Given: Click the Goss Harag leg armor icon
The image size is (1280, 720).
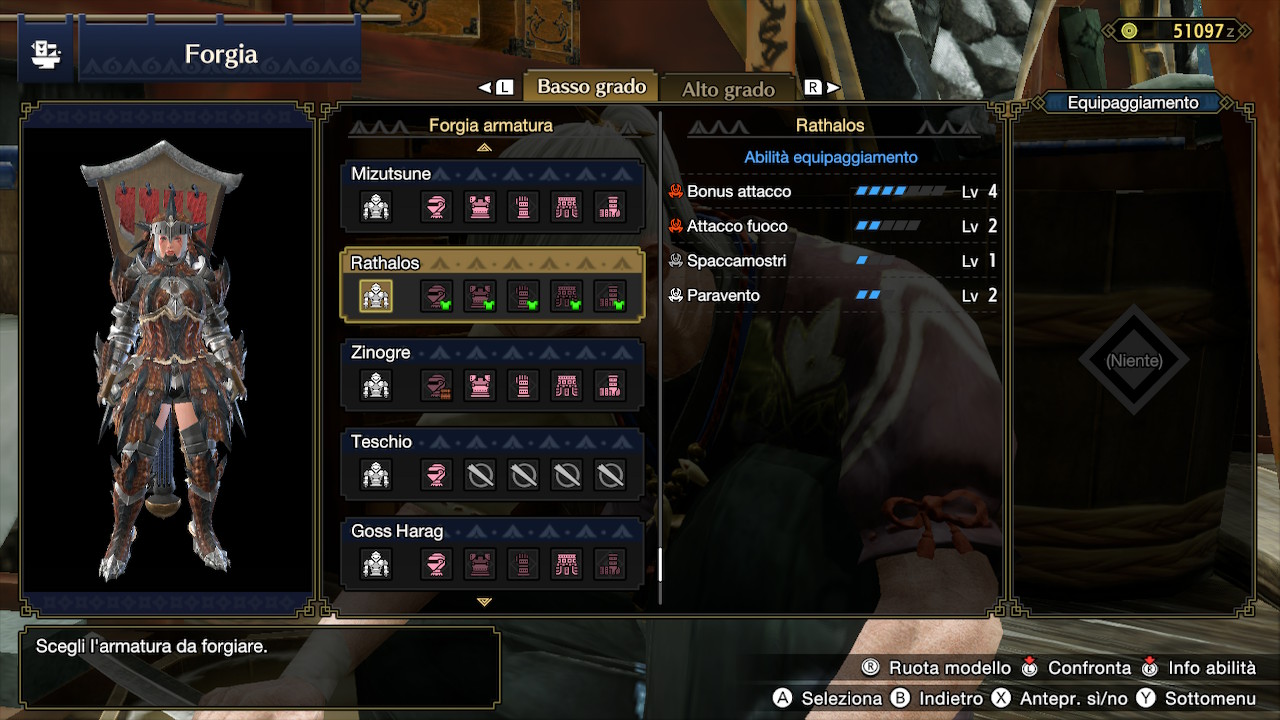Looking at the screenshot, I should tap(610, 563).
